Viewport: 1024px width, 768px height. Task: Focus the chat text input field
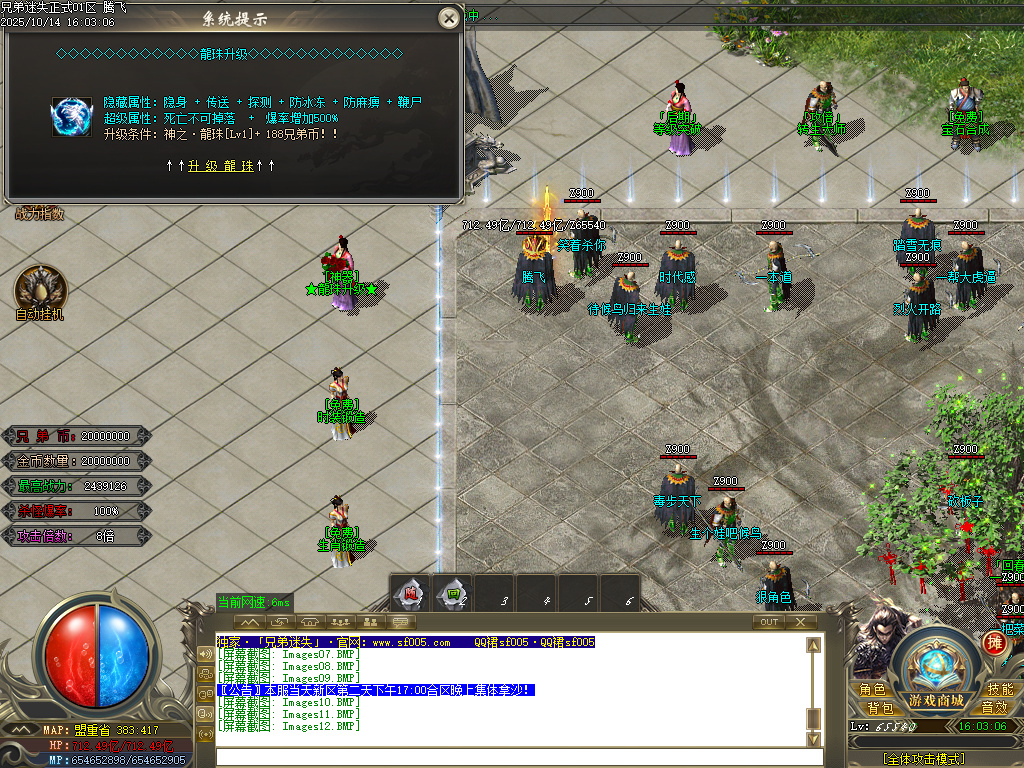click(x=510, y=756)
